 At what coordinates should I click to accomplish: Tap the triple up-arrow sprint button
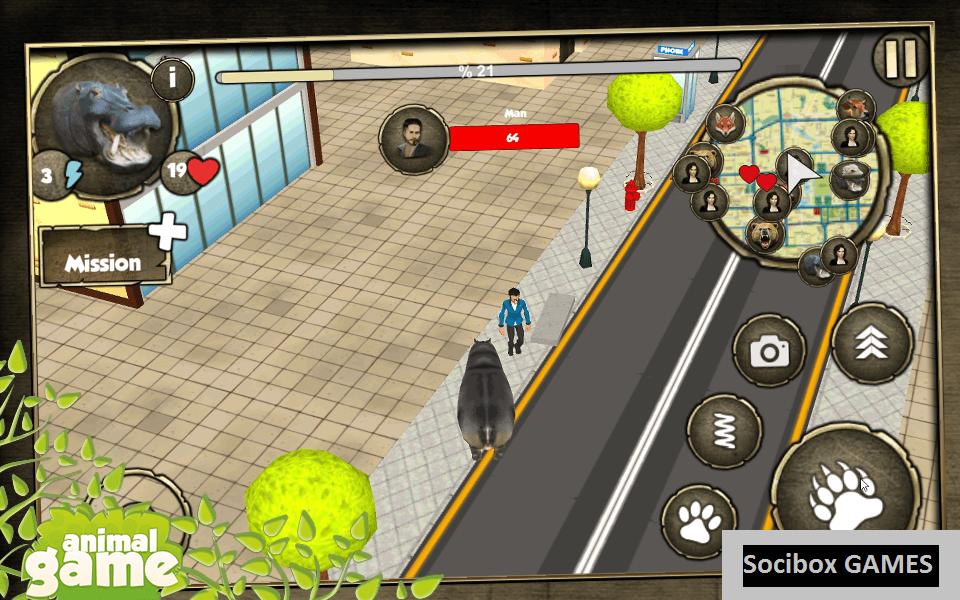coord(872,343)
